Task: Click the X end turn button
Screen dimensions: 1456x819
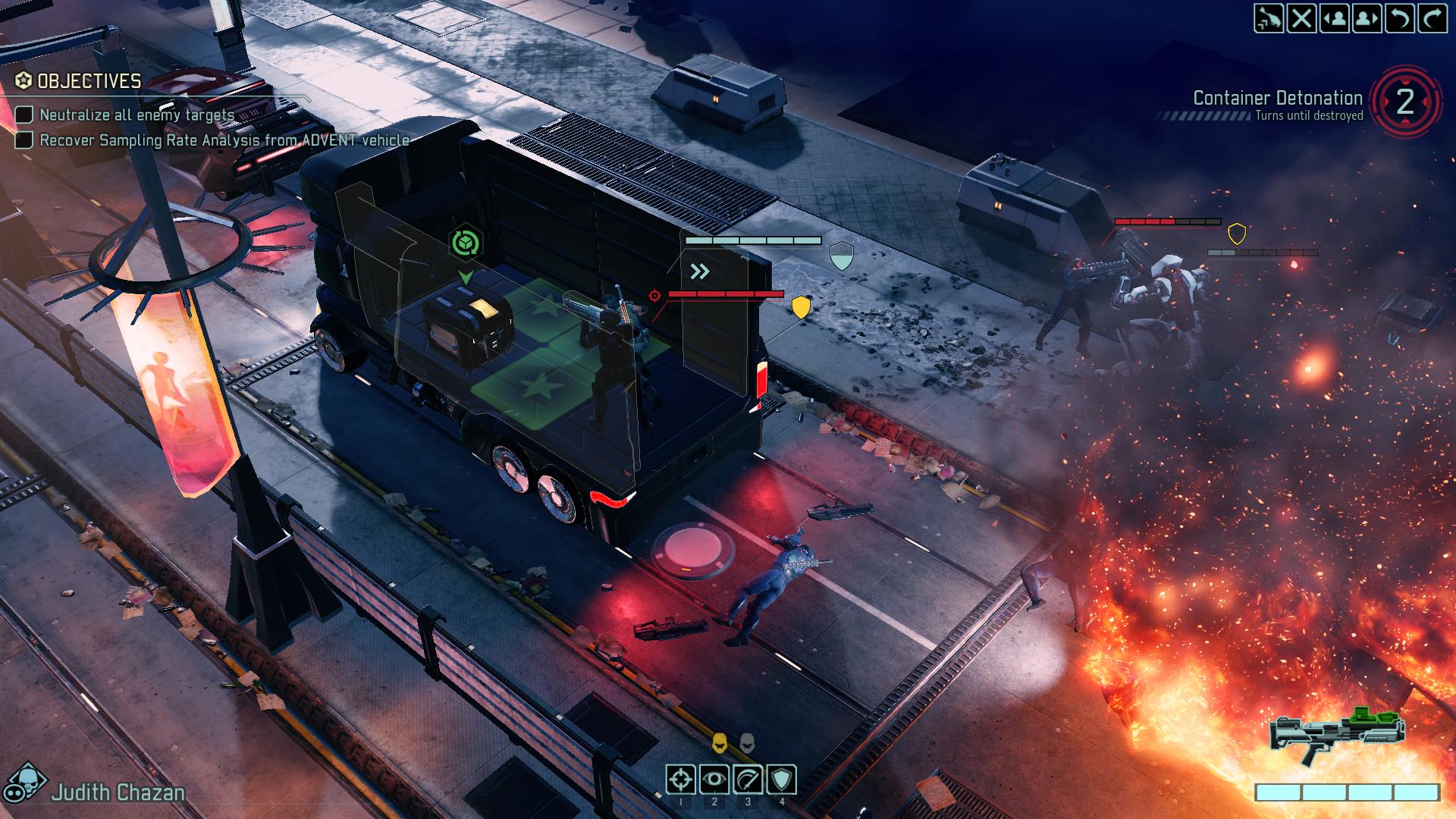Action: [x=1302, y=18]
